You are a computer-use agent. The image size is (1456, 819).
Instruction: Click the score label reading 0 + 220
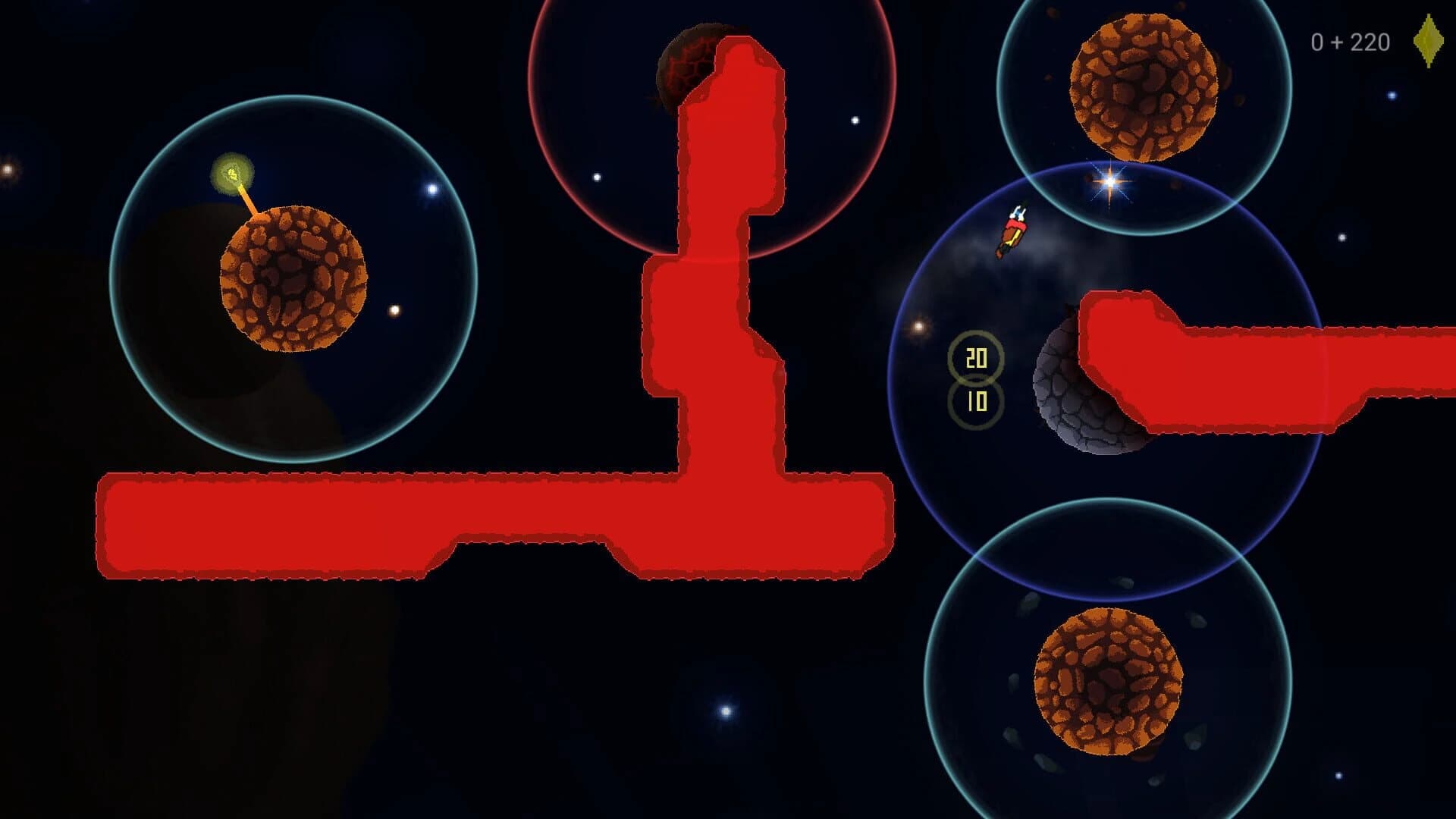1350,42
